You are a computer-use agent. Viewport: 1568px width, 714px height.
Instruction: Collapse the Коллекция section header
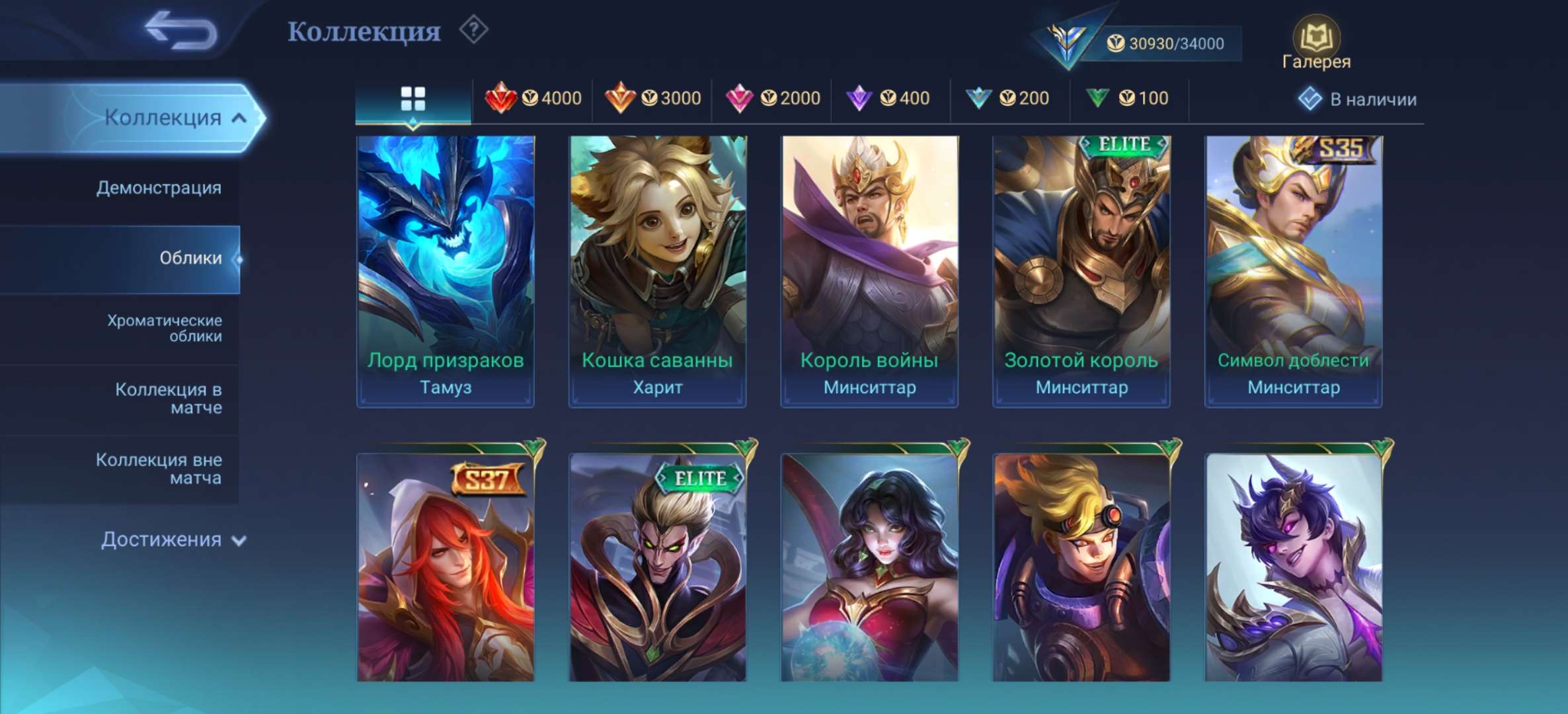162,116
